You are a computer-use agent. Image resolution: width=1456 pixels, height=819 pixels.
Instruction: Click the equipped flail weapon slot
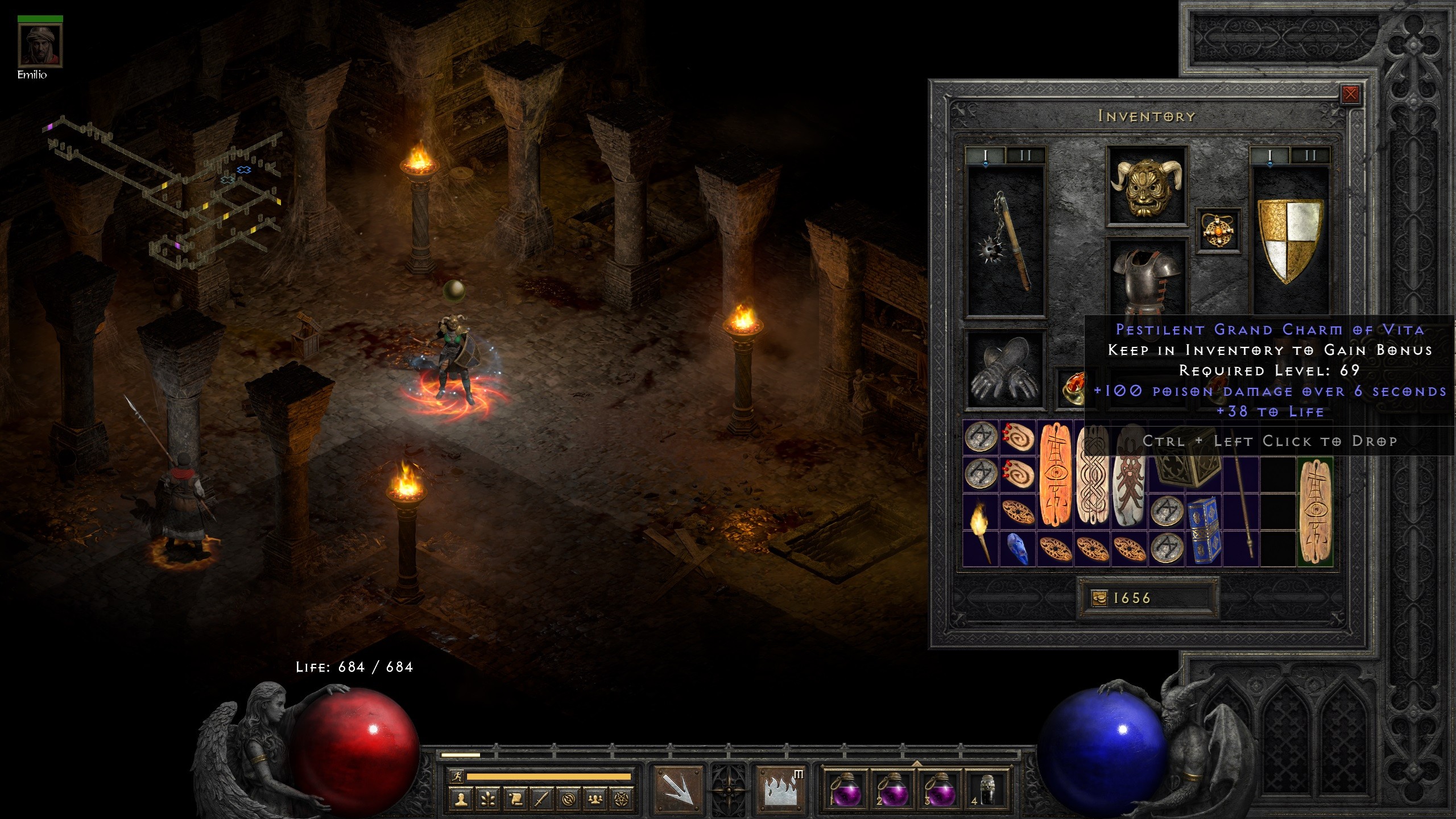(1006, 242)
